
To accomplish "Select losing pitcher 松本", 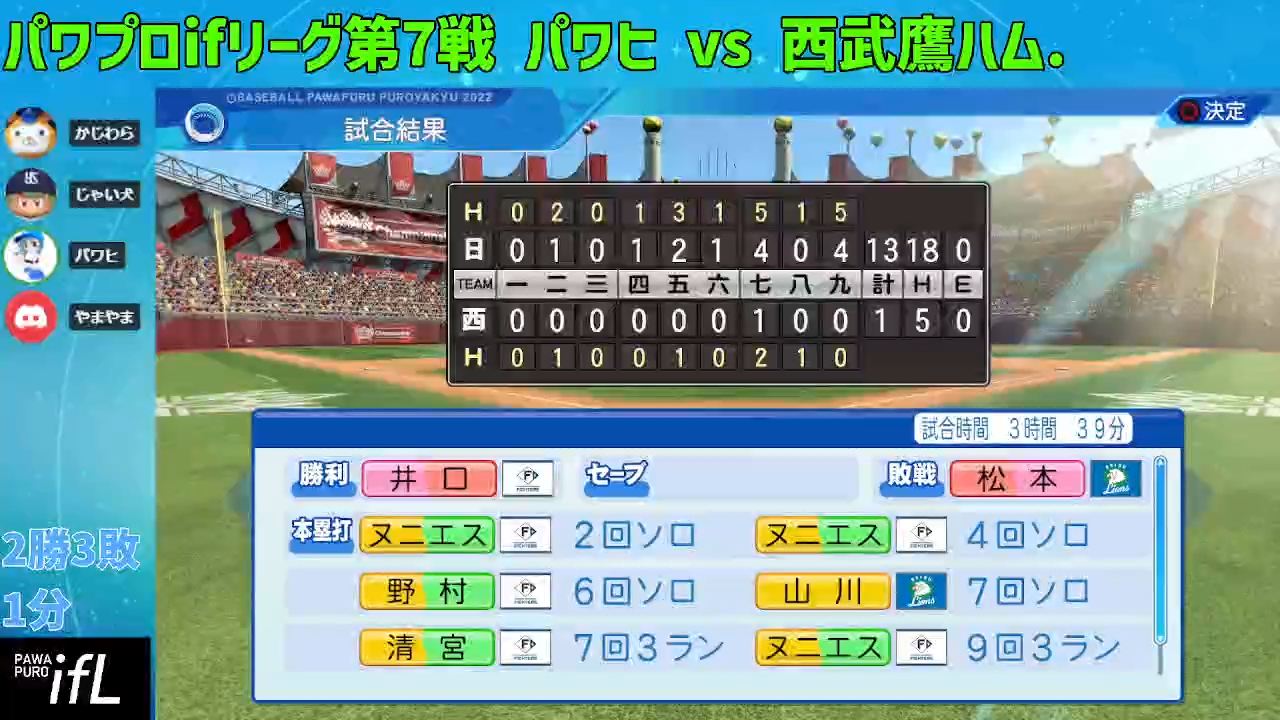I will 1016,478.
